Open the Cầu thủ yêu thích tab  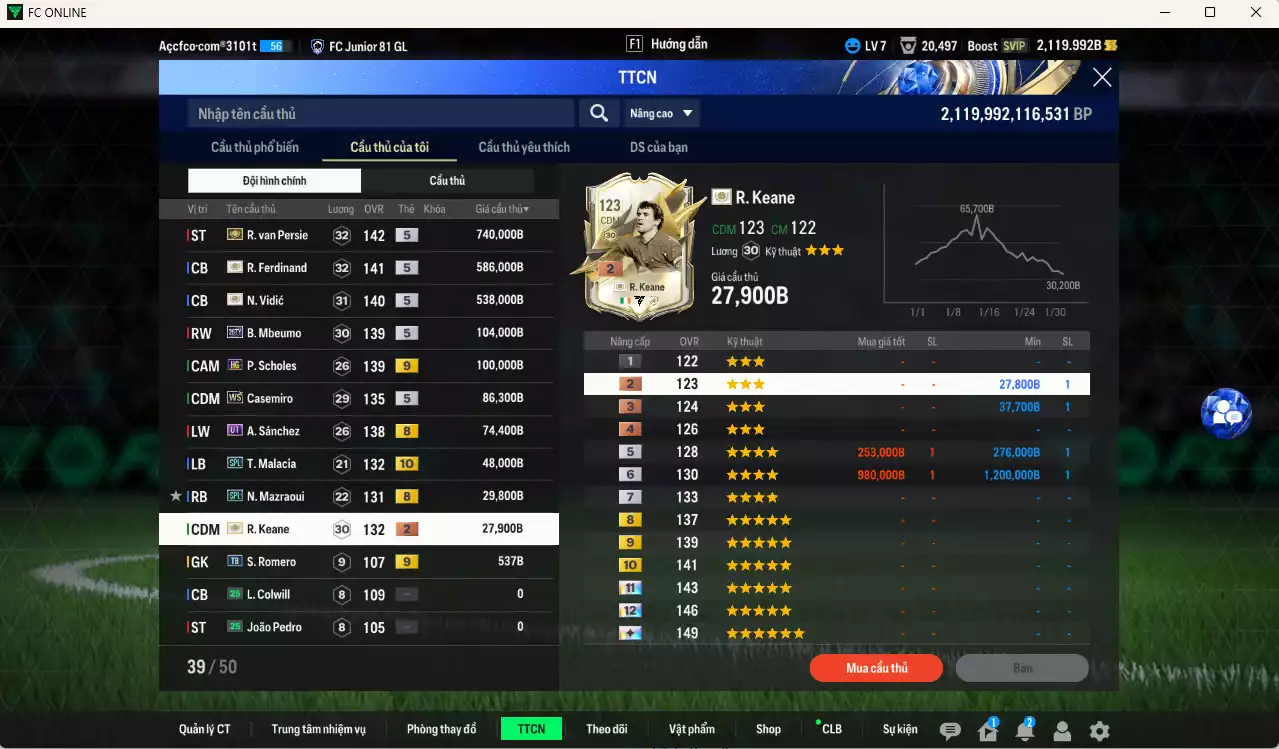[524, 147]
